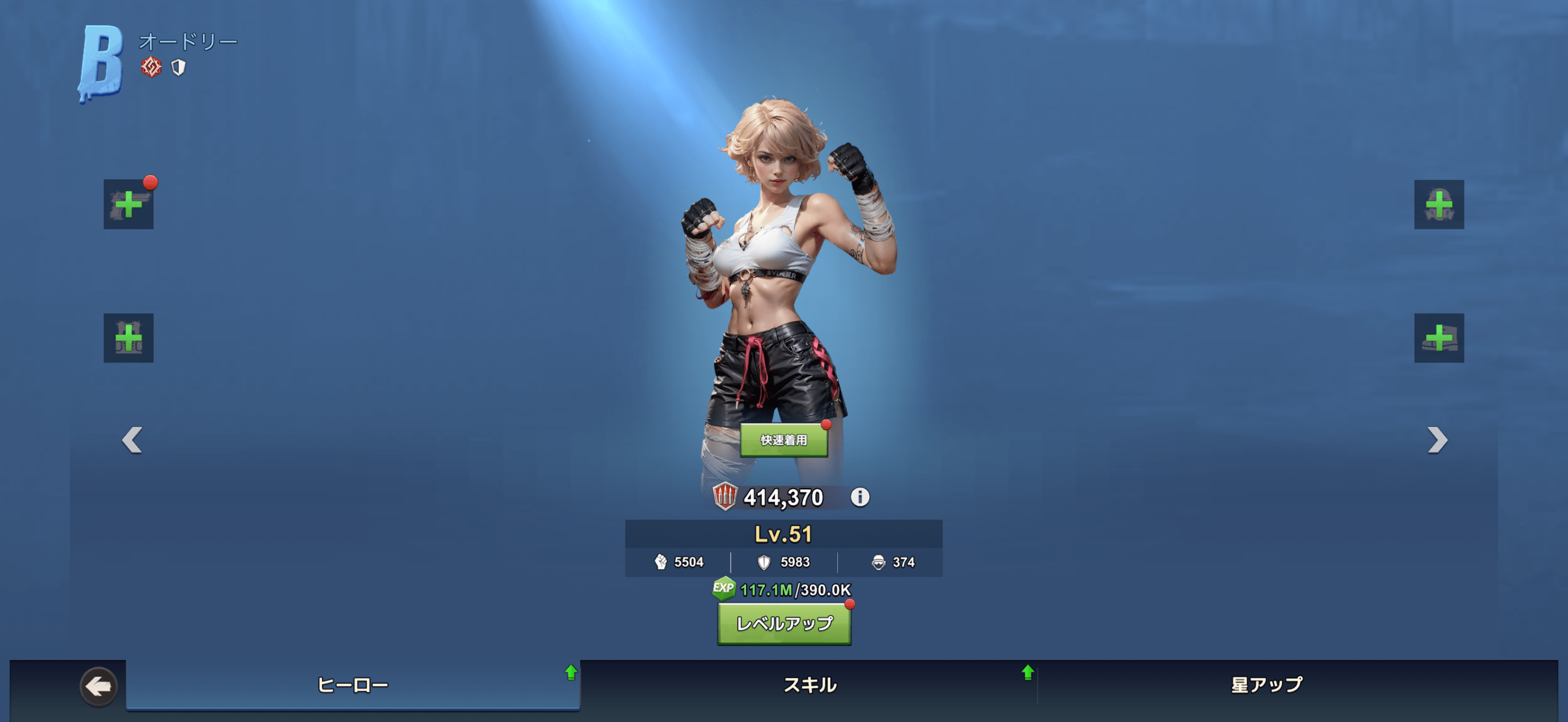Screen dimensions: 1568x722
Task: Switch to the スキル tab
Action: [809, 685]
